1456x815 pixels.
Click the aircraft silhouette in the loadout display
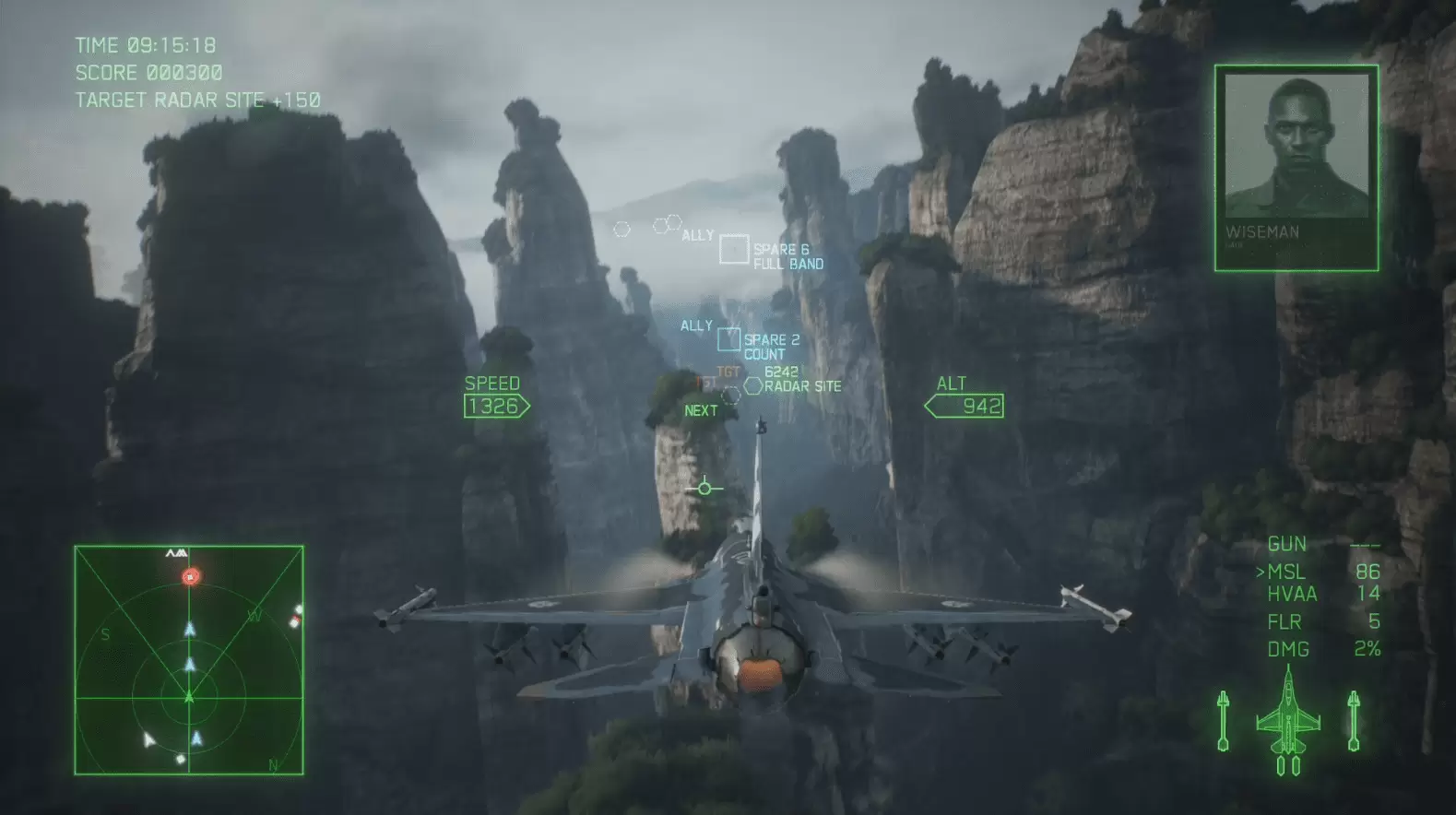(x=1287, y=719)
